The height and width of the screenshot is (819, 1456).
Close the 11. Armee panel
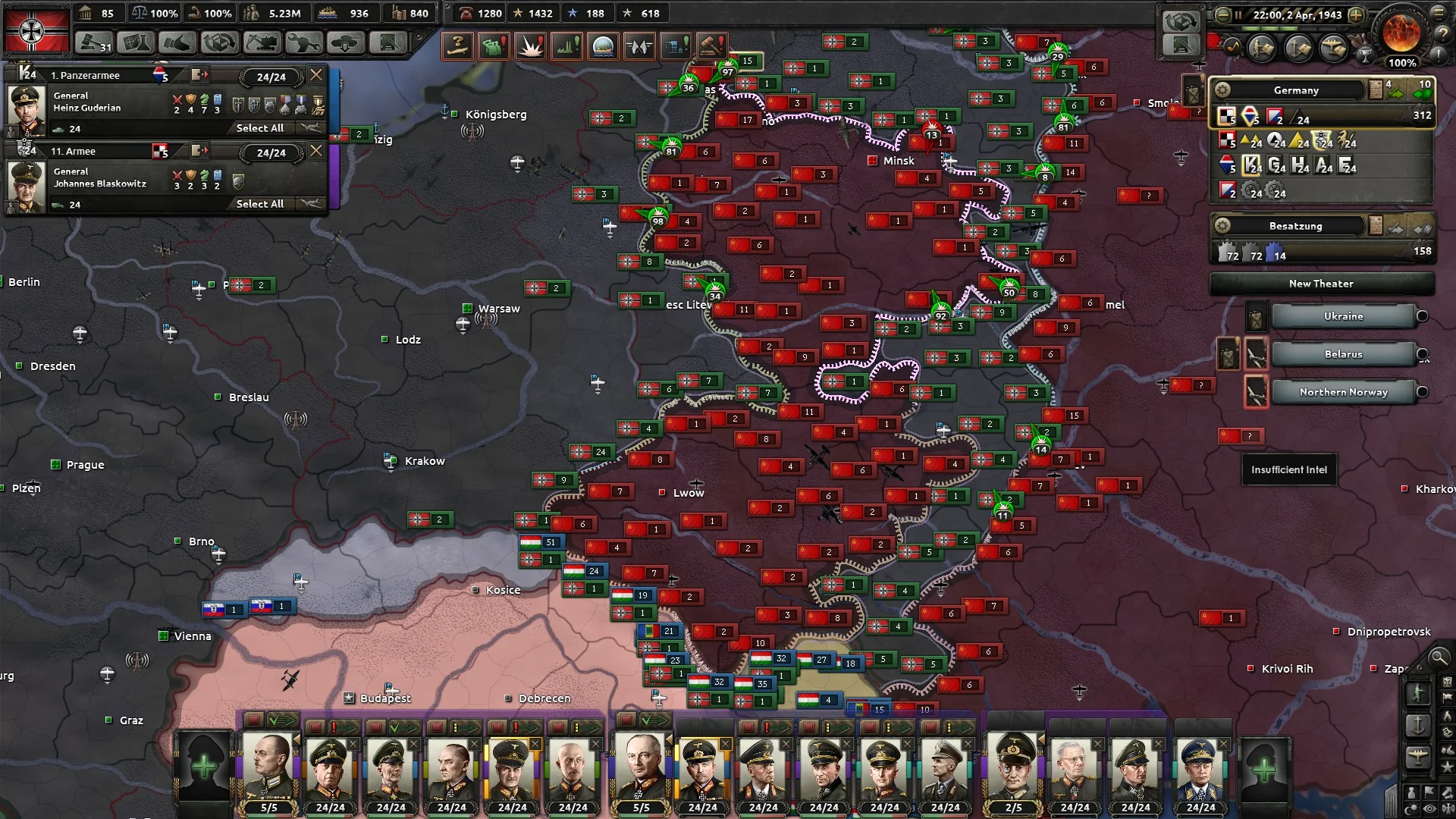316,151
